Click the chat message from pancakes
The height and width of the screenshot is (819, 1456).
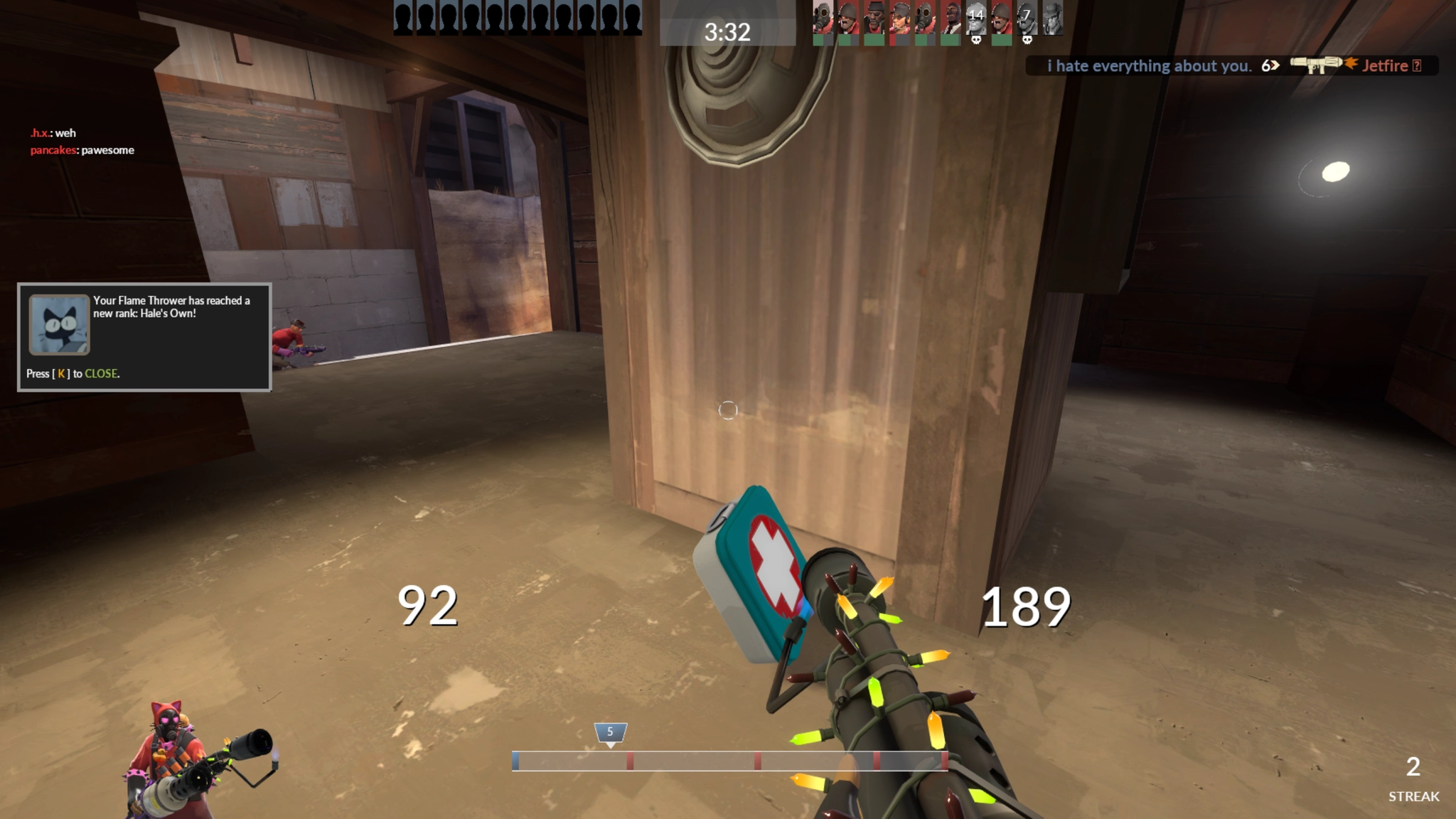click(x=82, y=150)
